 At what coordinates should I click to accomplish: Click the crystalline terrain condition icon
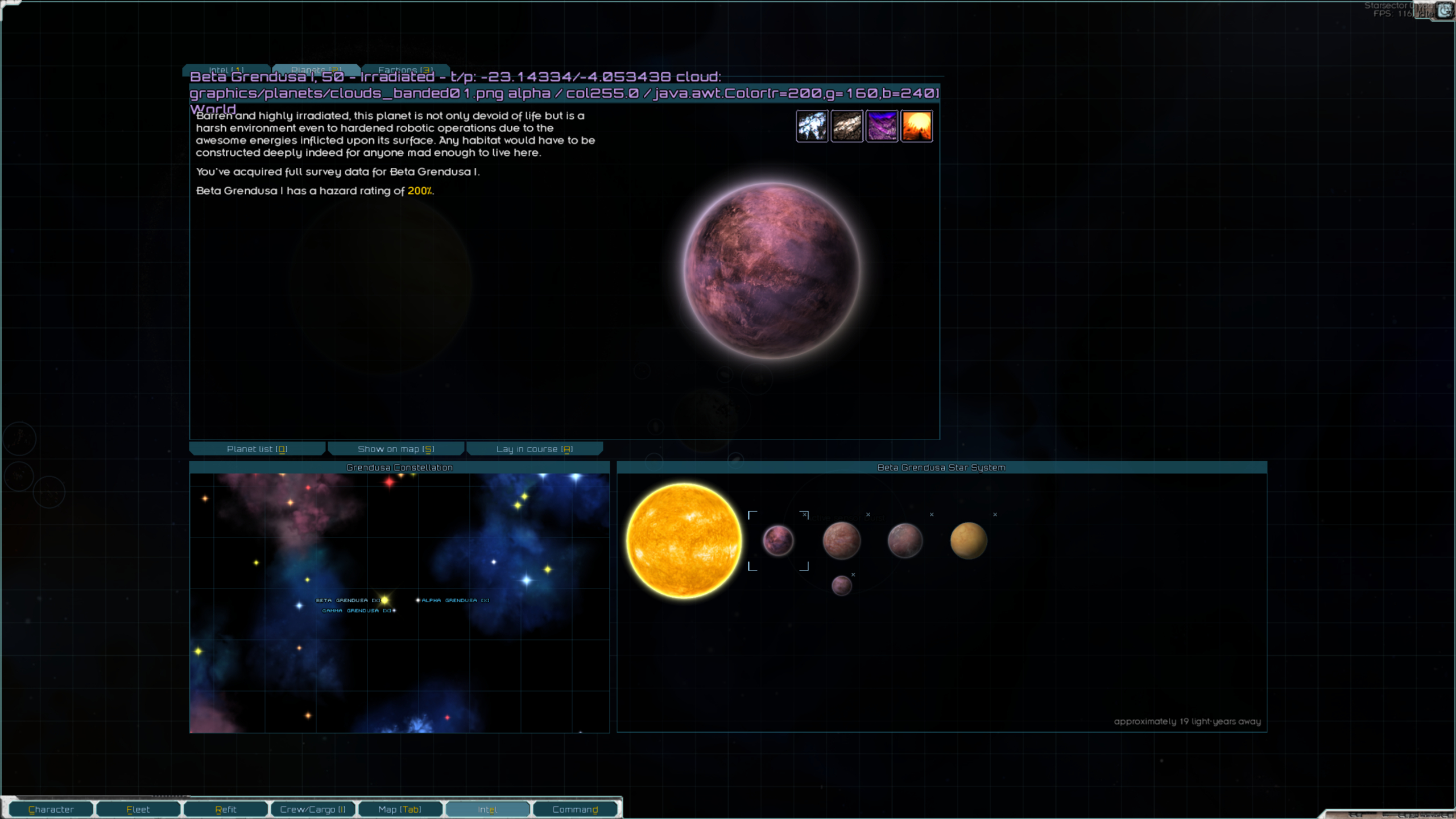tap(813, 126)
